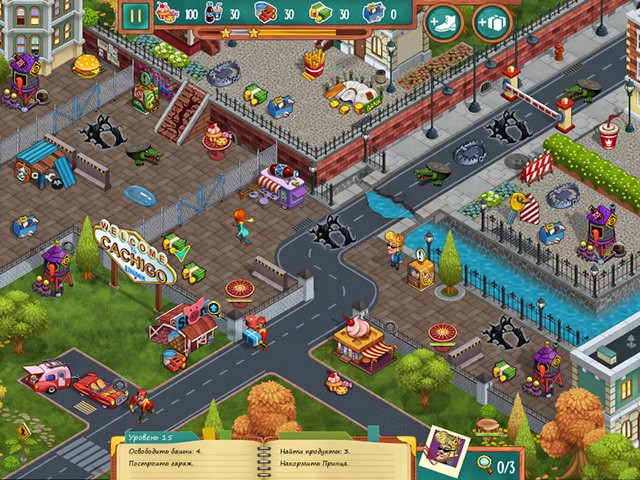Open the level objectives notebook

260,453
